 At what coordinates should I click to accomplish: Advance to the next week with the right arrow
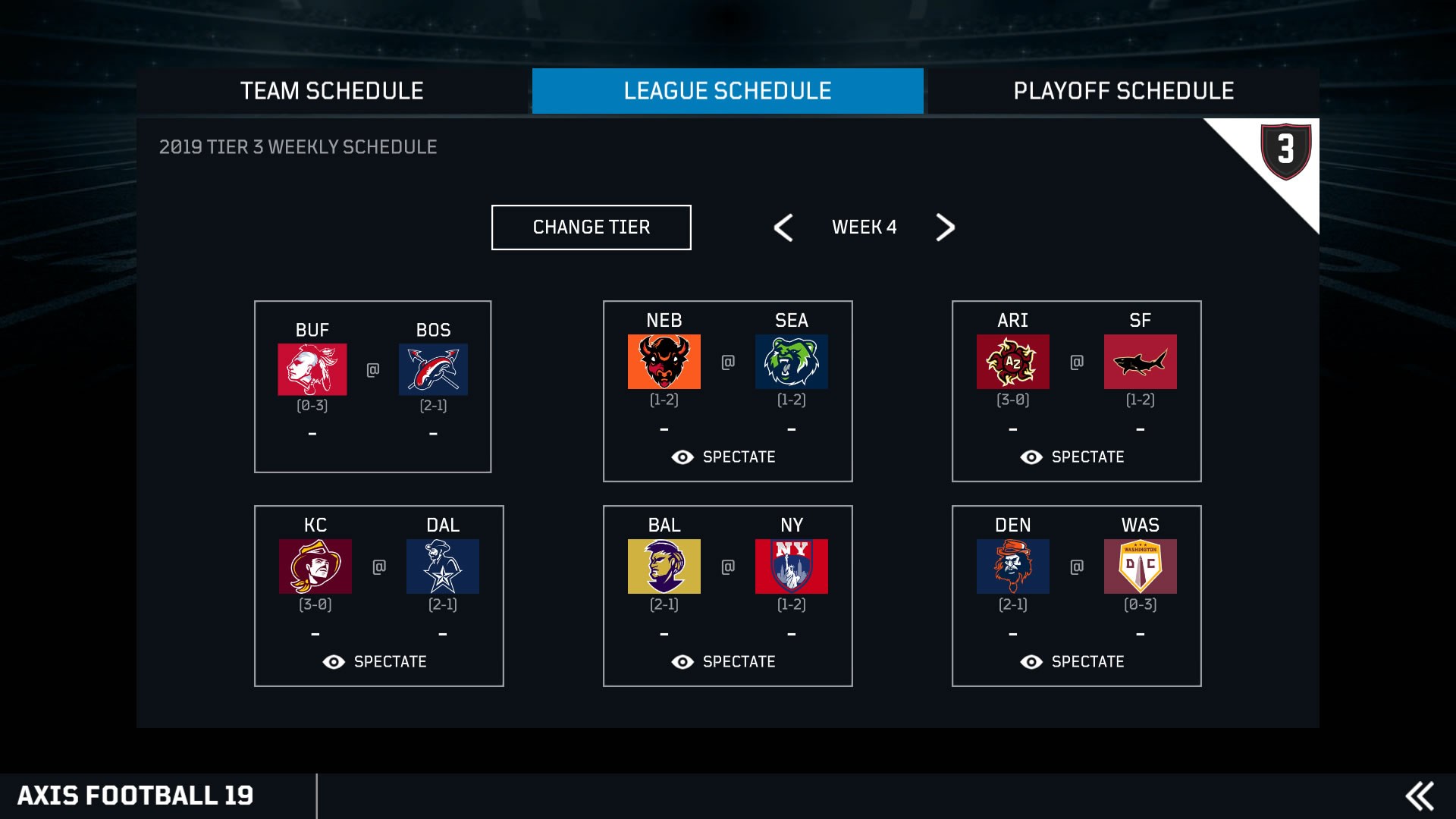944,227
